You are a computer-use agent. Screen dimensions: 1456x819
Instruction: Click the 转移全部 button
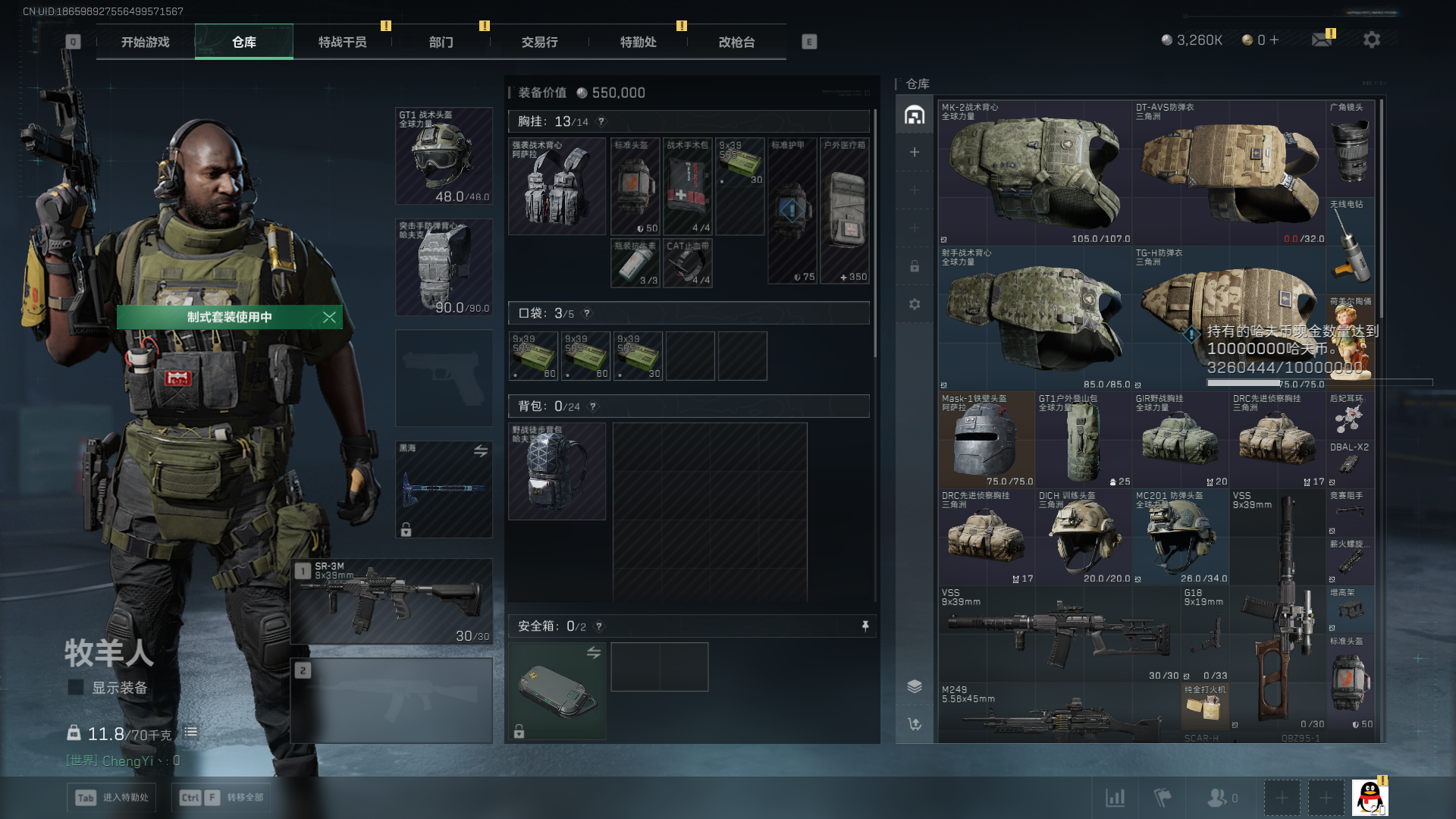[221, 798]
